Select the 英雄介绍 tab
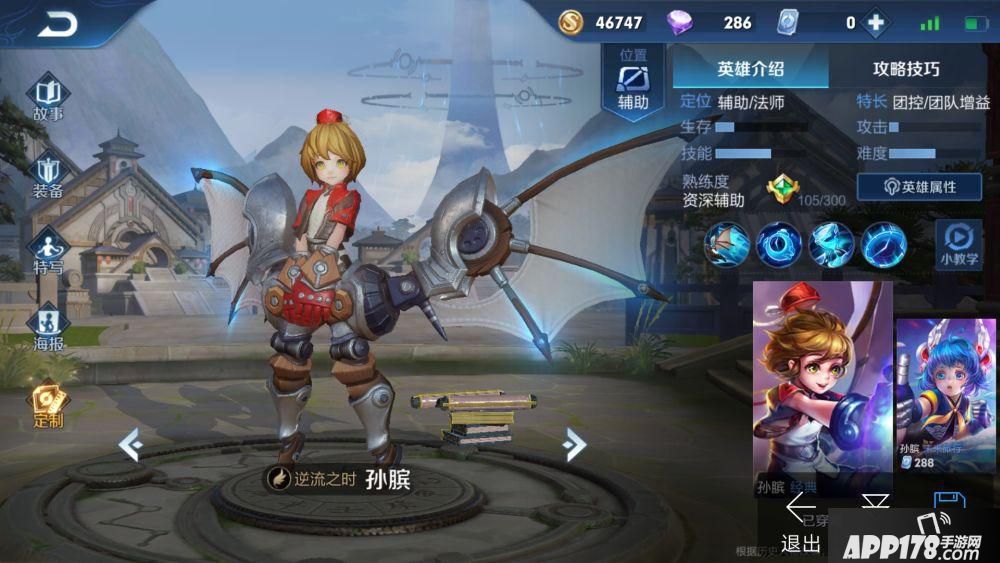Image resolution: width=1000 pixels, height=563 pixels. tap(750, 69)
